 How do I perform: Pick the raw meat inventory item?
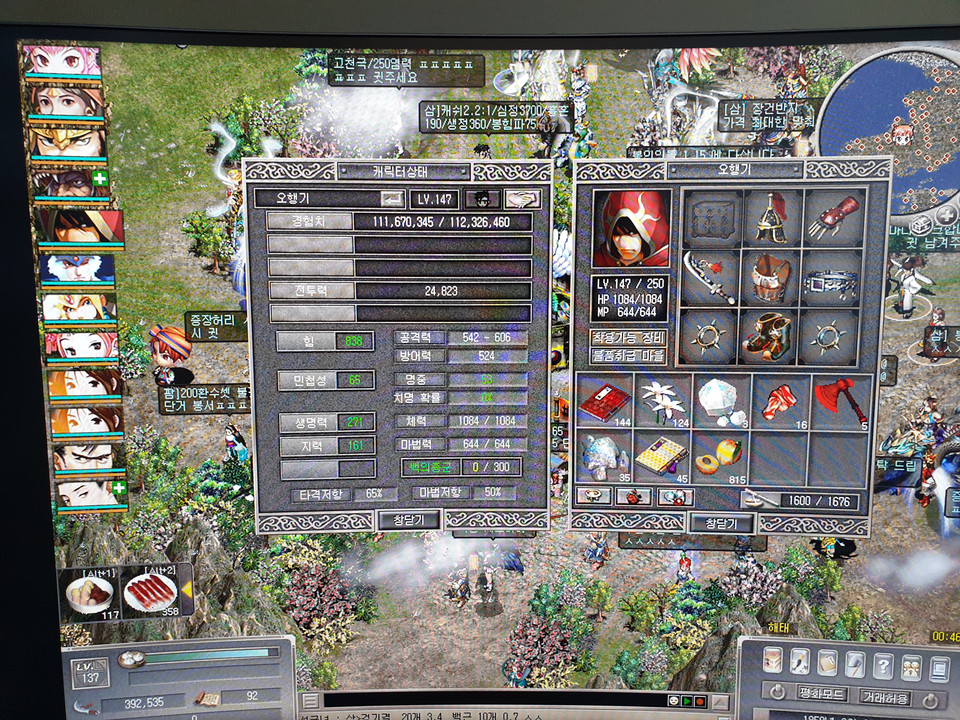tap(780, 402)
